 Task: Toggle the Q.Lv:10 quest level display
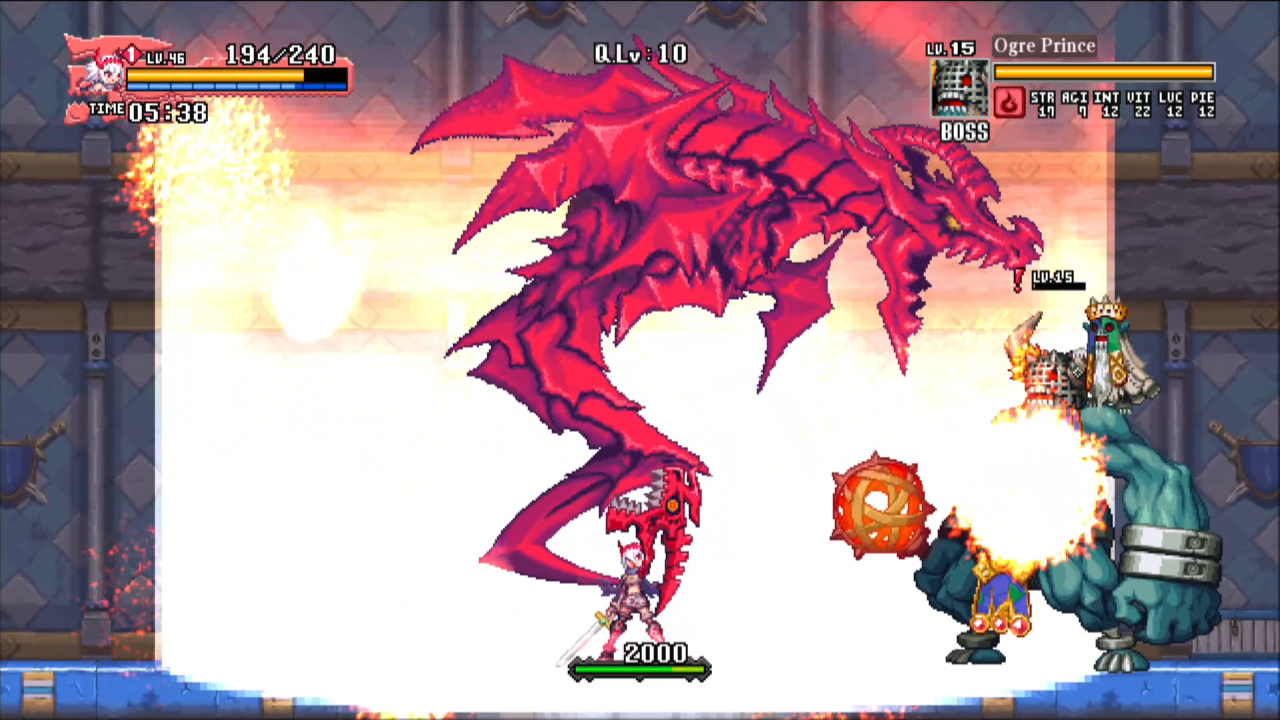click(640, 54)
